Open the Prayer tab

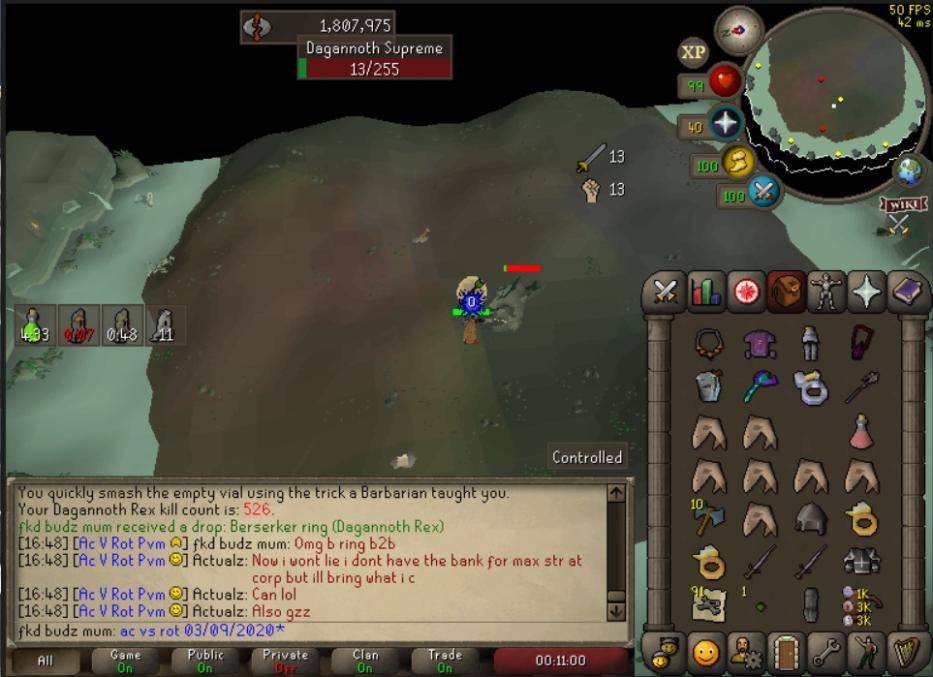868,292
